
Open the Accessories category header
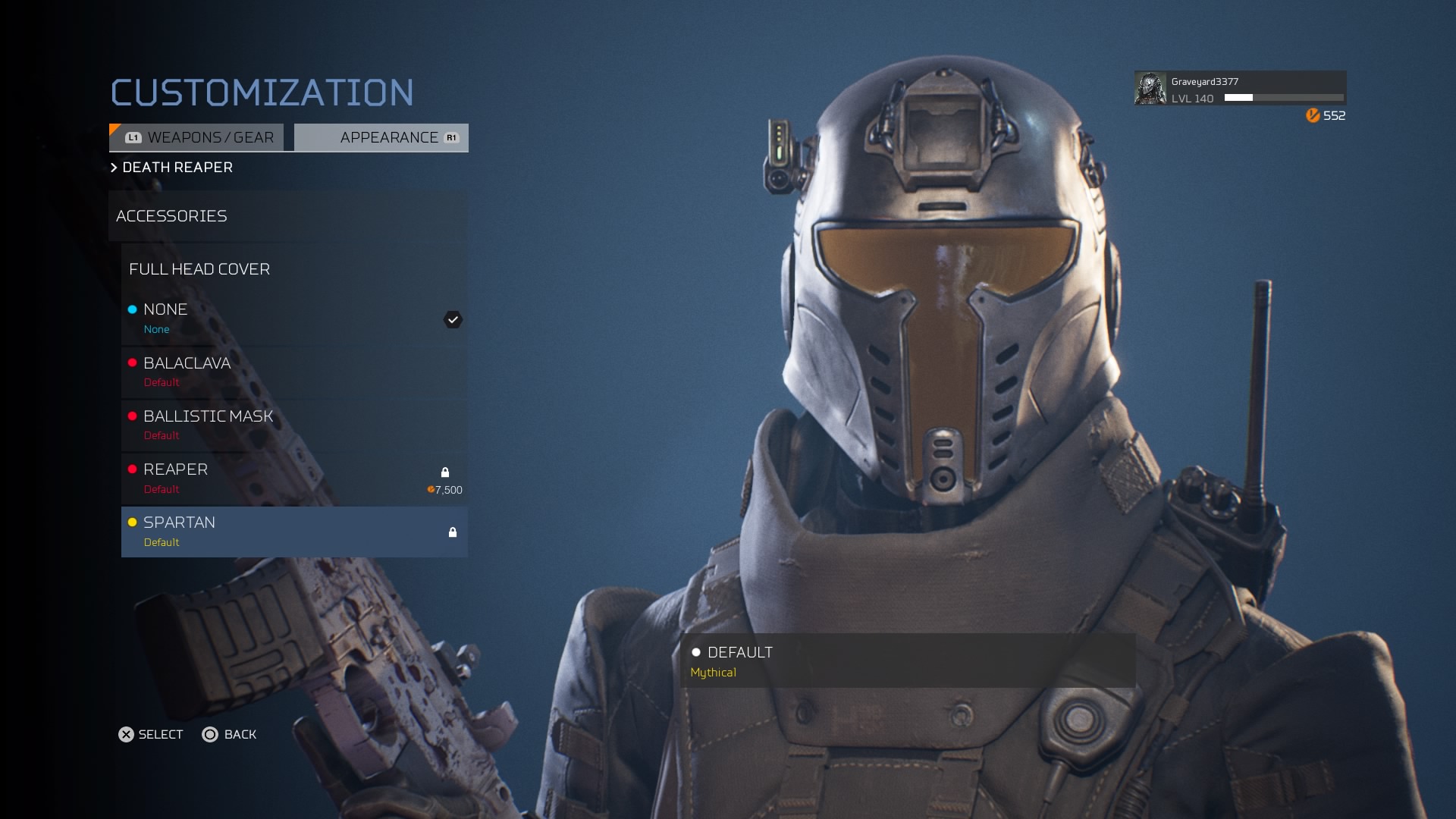pos(287,216)
